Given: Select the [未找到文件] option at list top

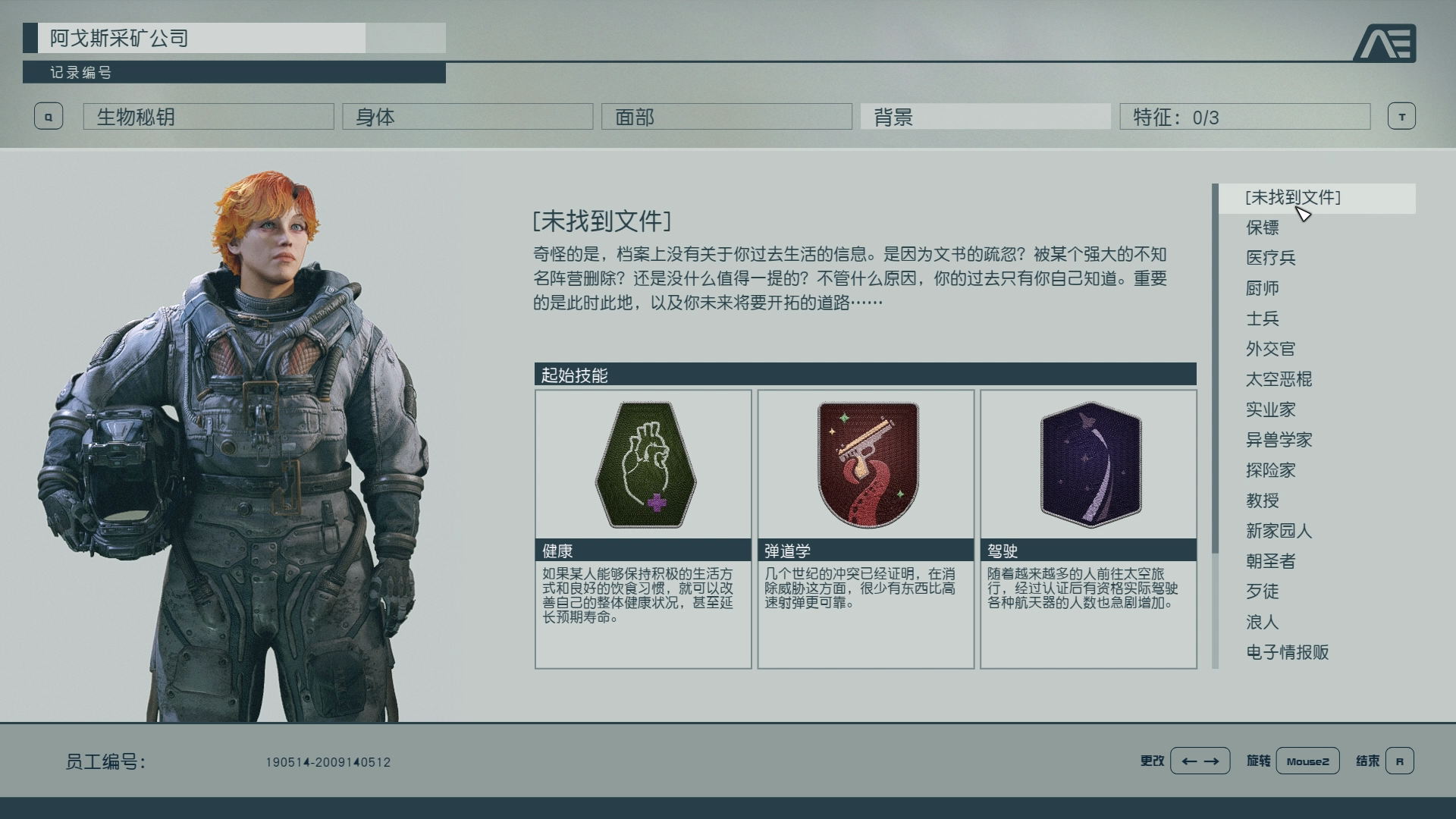Looking at the screenshot, I should pos(1293,196).
